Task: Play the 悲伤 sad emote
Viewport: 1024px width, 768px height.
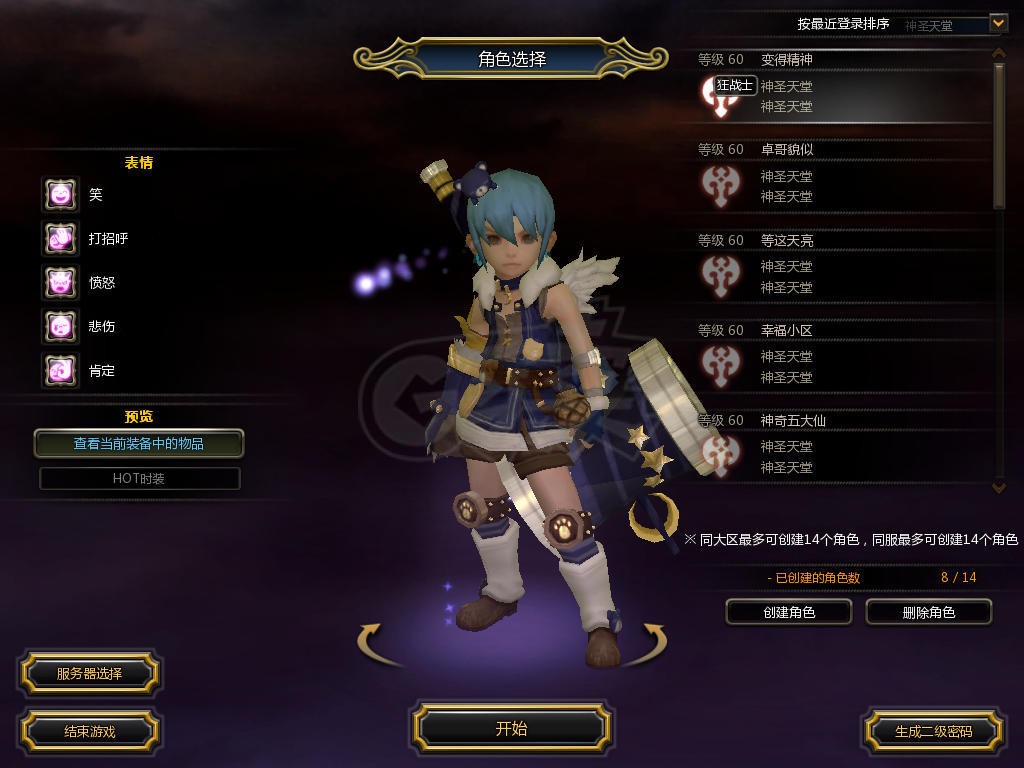Action: pyautogui.click(x=60, y=326)
